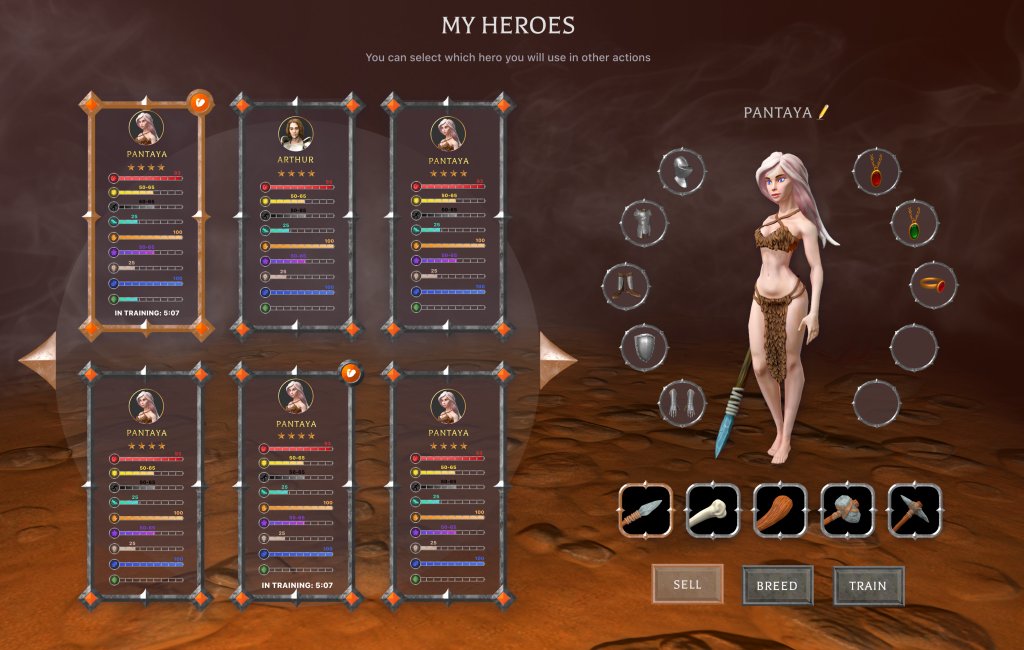1024x650 pixels.
Task: Select the gold ring slot
Action: [x=933, y=285]
